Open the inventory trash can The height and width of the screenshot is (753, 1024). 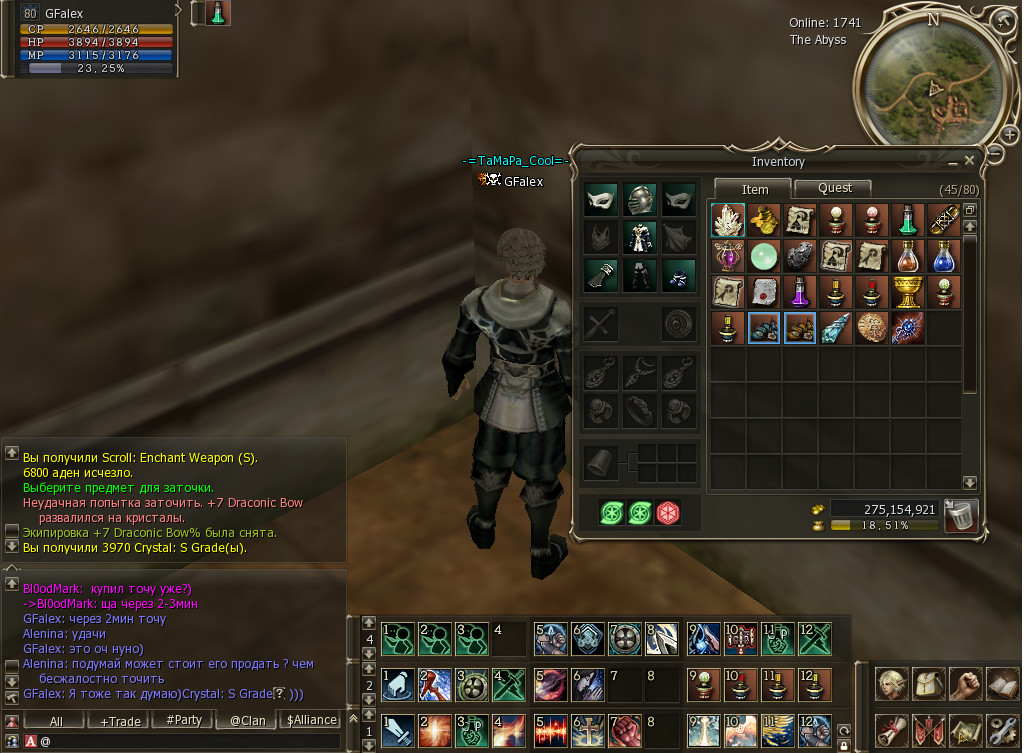coord(960,516)
